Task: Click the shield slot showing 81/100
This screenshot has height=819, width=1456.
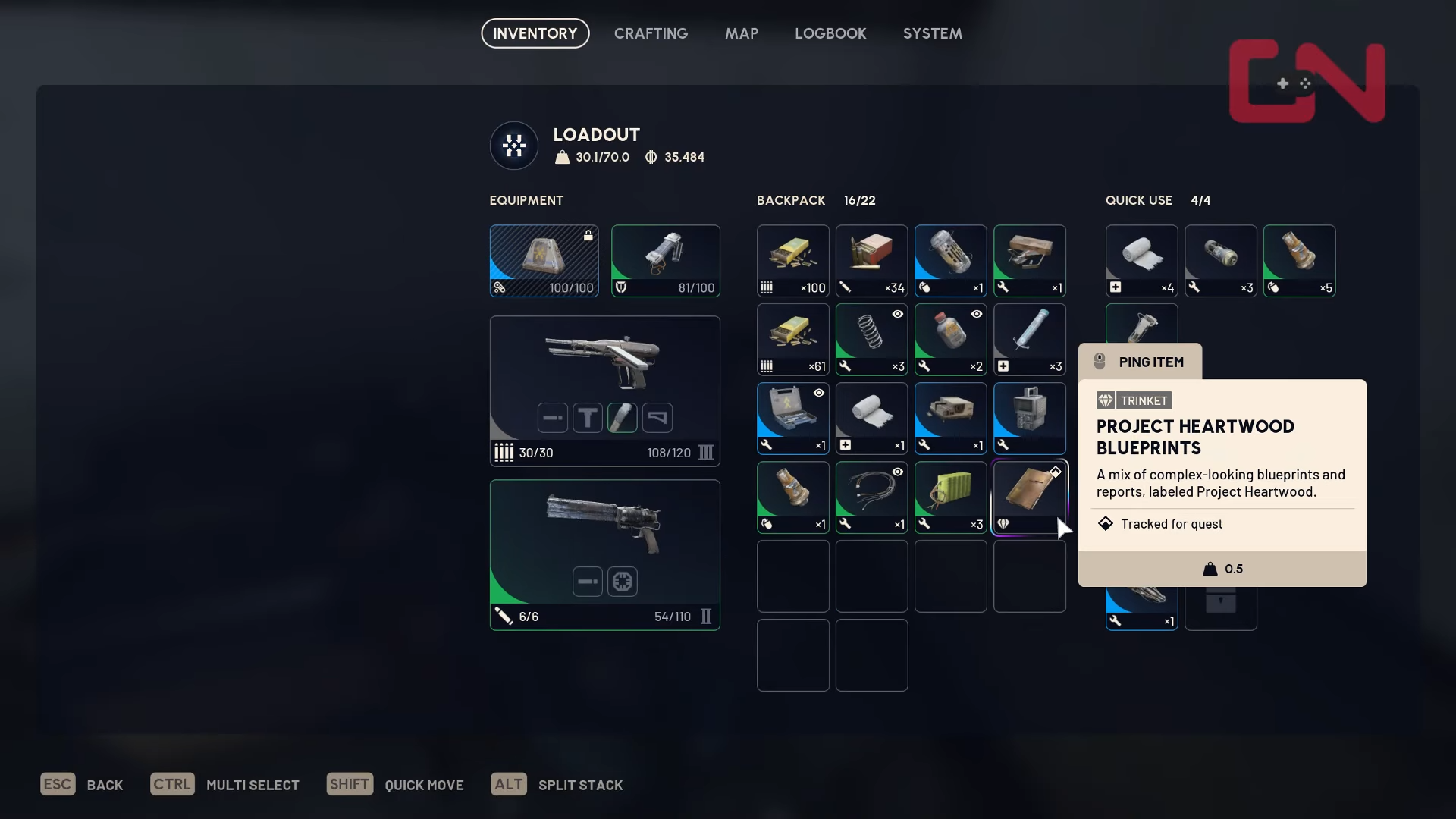Action: click(665, 260)
